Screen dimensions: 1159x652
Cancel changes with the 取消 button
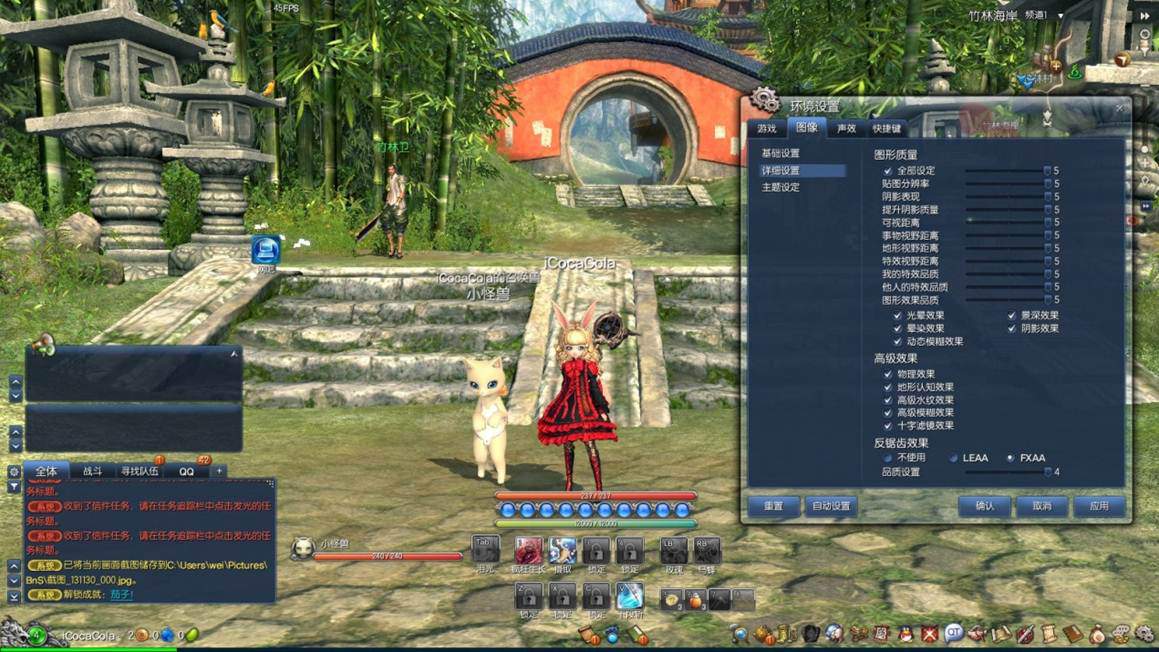[1042, 506]
